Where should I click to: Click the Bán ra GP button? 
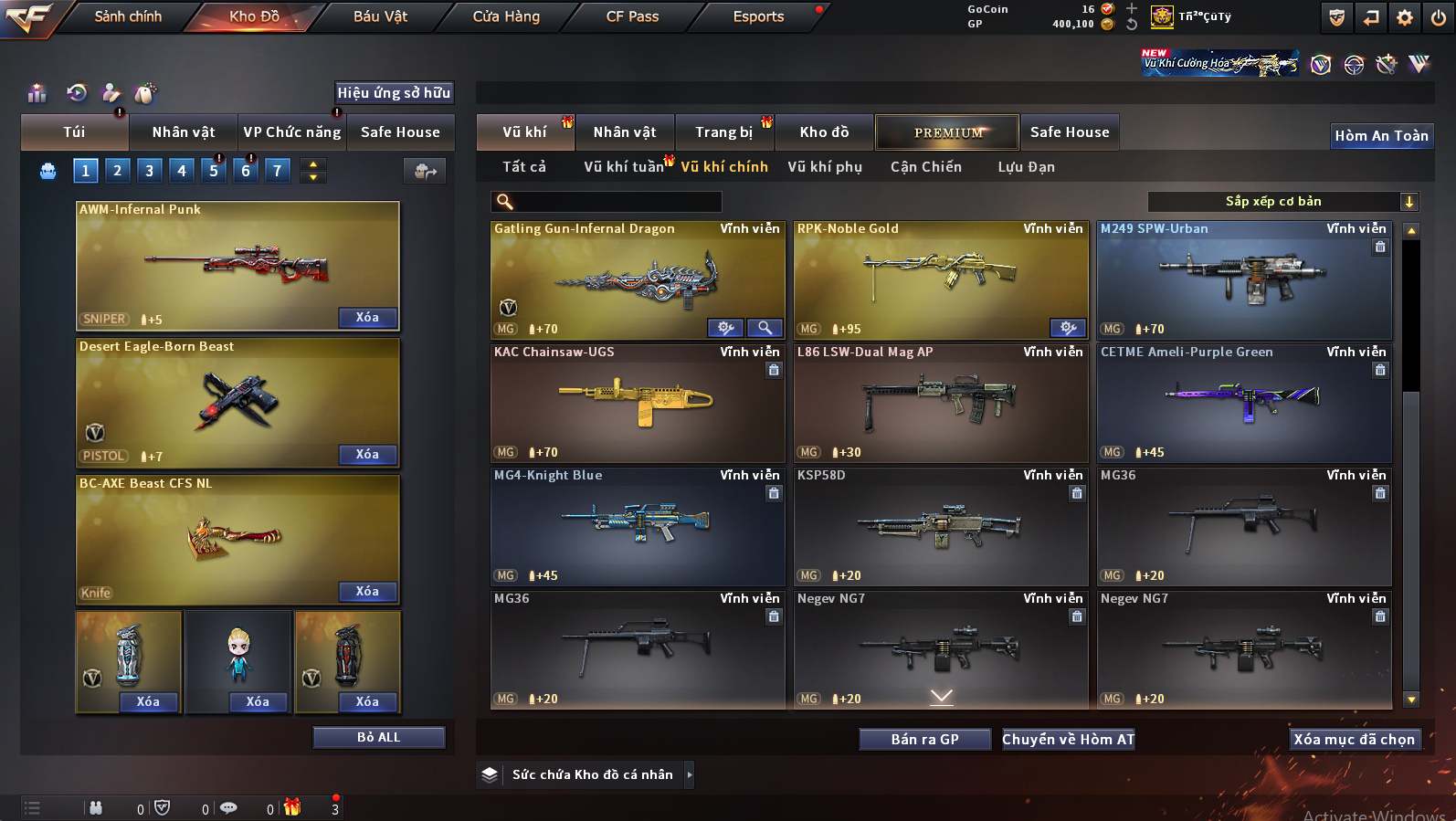coord(924,739)
